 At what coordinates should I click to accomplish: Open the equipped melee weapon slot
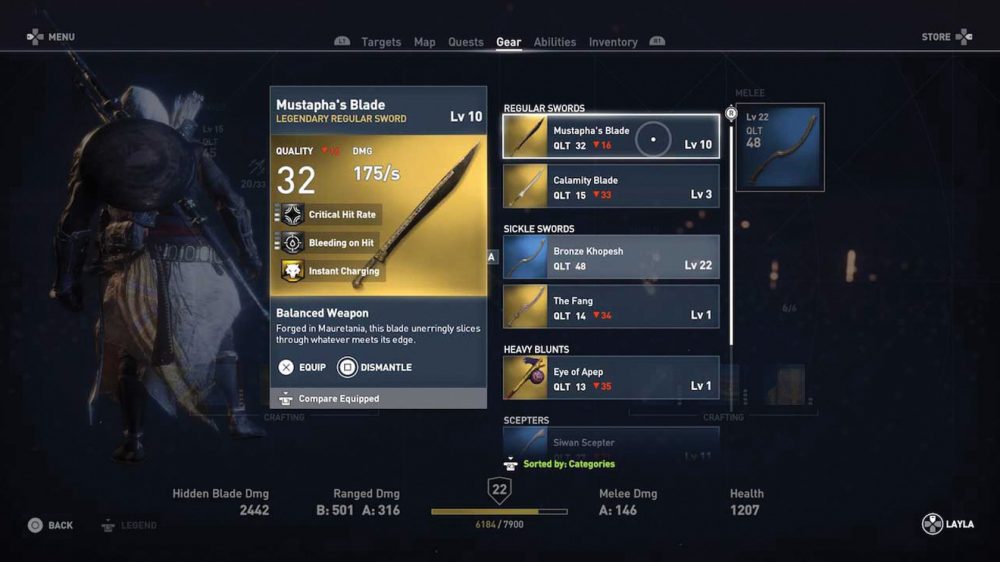[x=780, y=147]
